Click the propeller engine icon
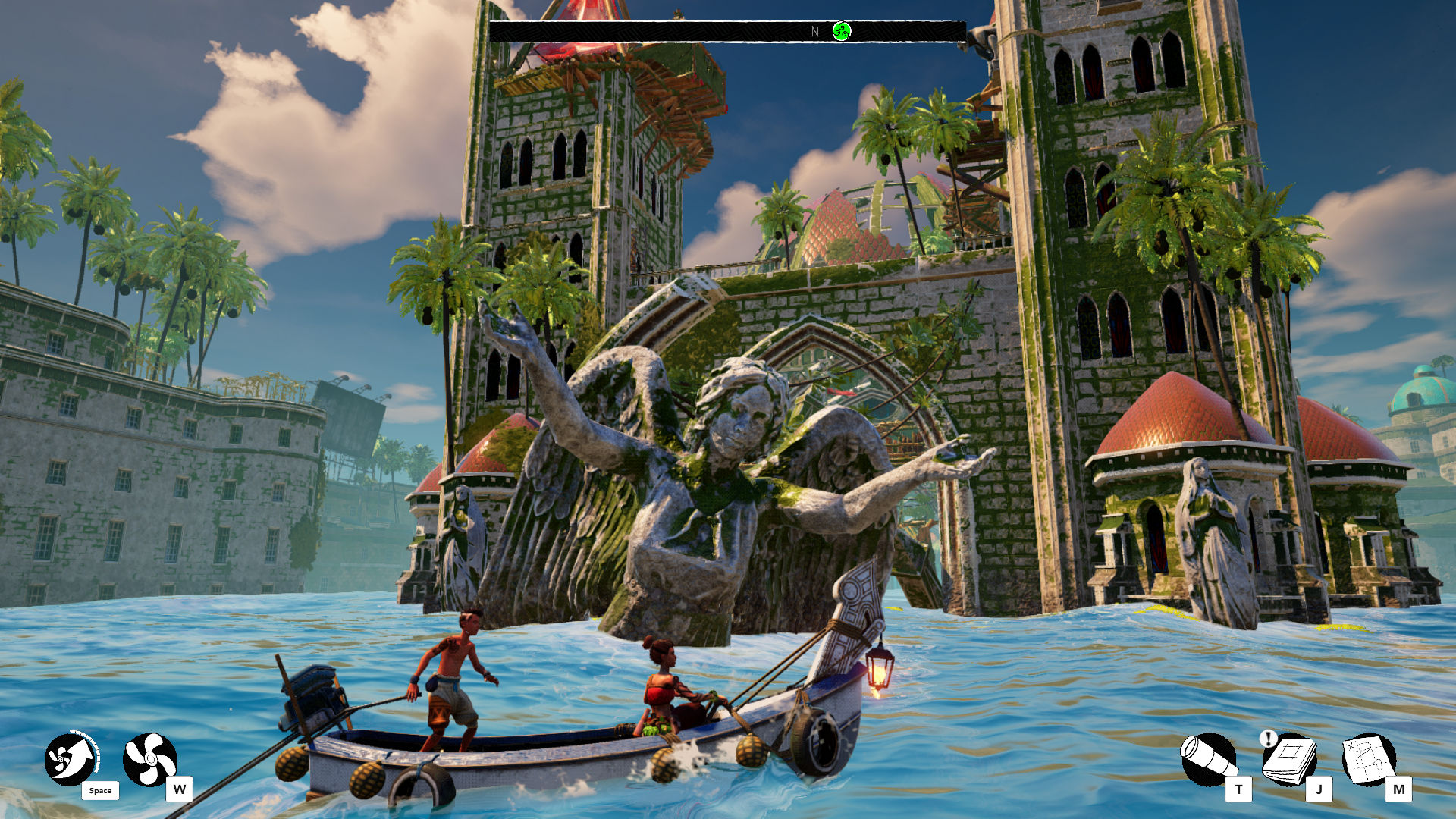The image size is (1456, 819). coord(150,759)
